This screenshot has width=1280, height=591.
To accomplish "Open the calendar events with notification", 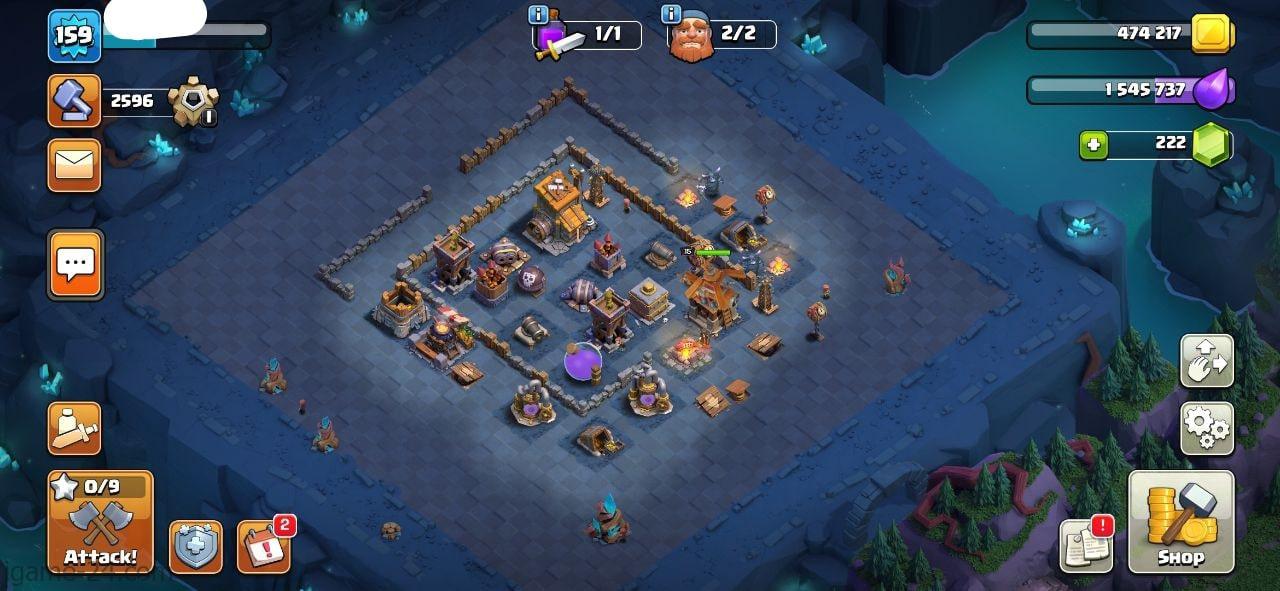I will [263, 547].
